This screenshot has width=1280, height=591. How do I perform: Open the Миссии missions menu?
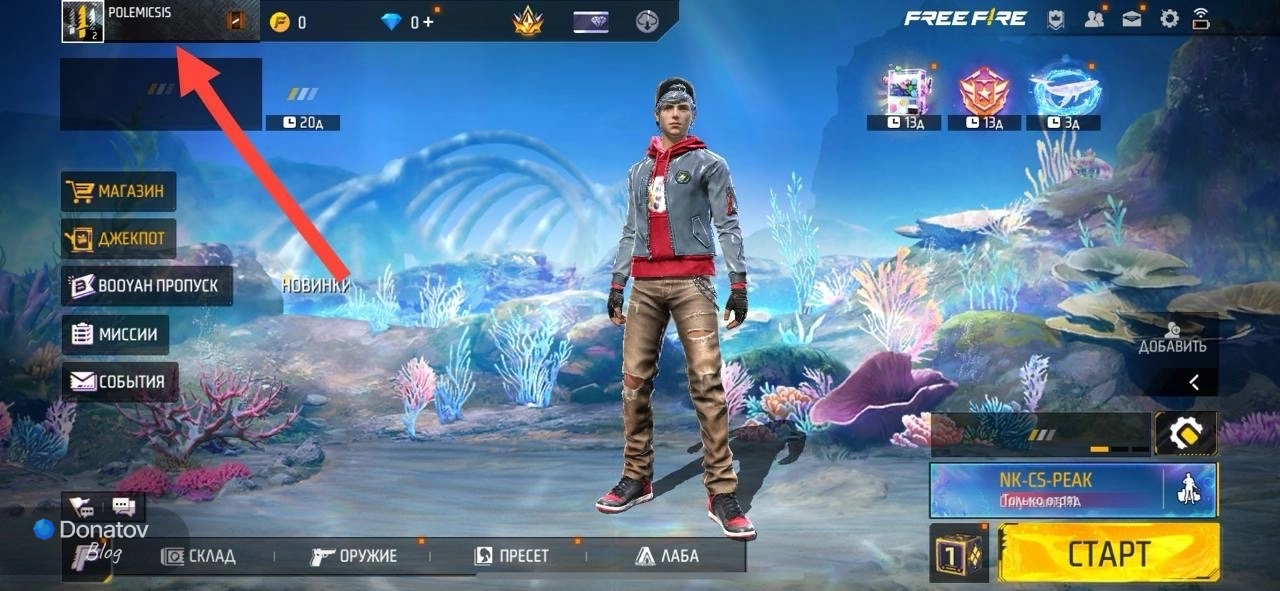[x=115, y=334]
